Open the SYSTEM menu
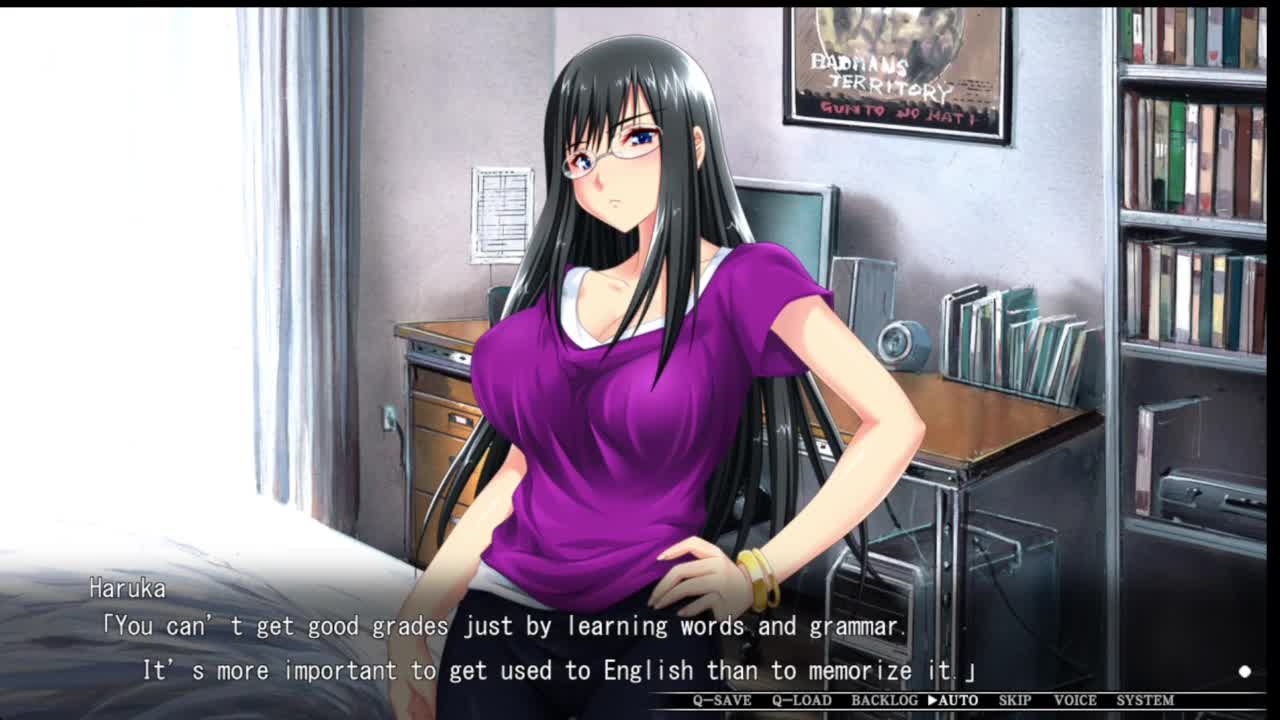The image size is (1280, 720). 1145,700
